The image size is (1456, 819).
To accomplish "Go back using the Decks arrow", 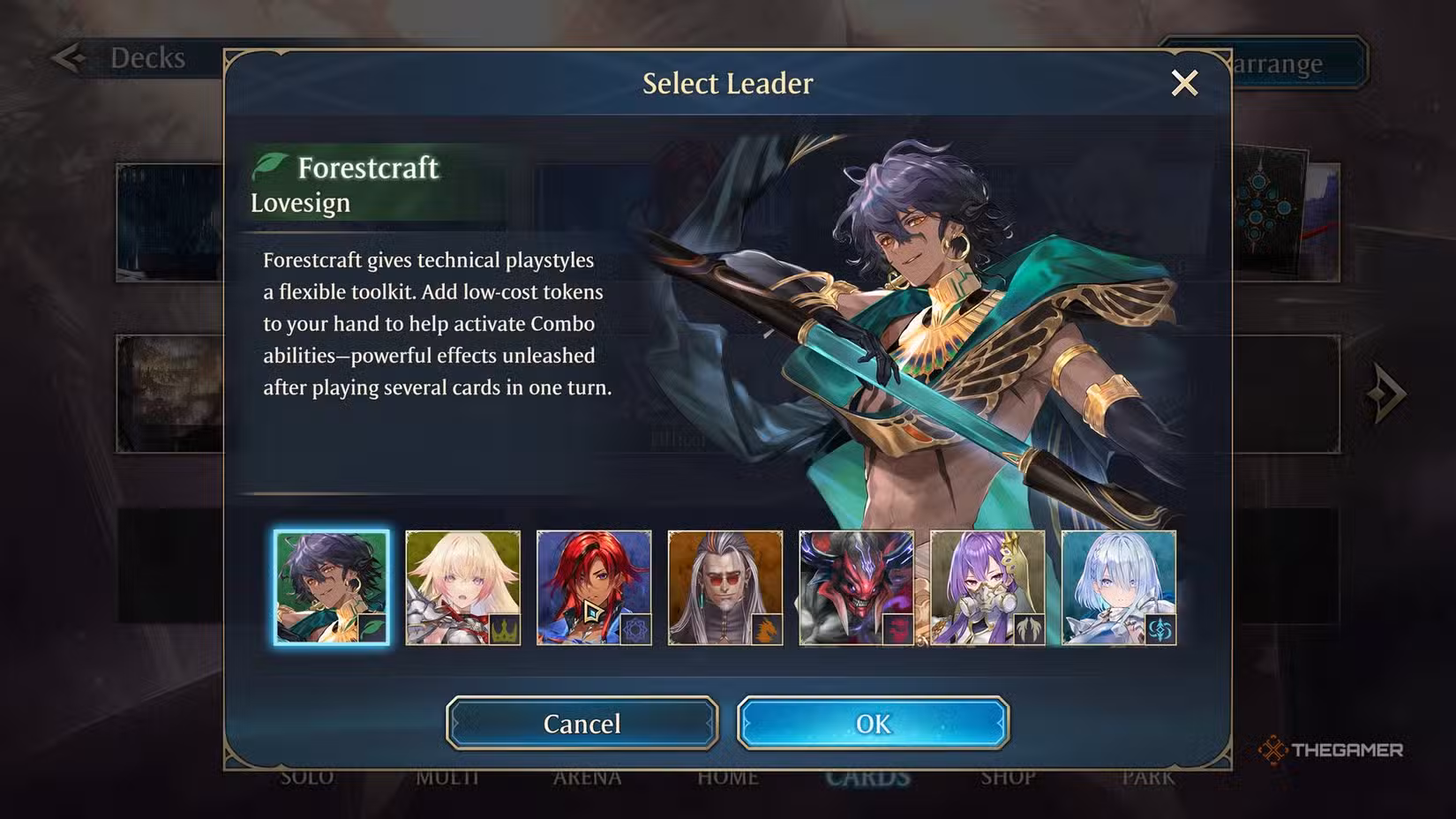I will pos(68,58).
